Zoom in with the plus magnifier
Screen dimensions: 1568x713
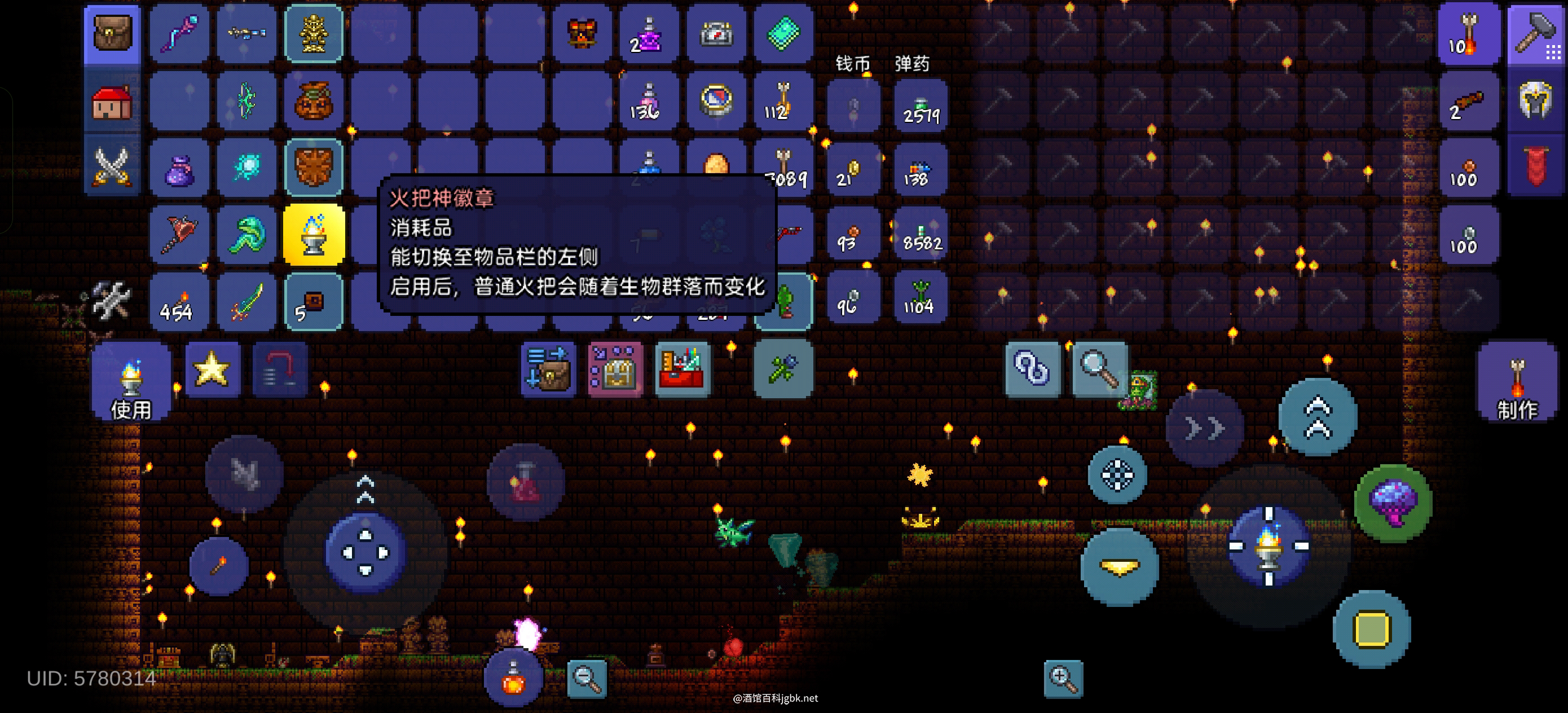(1063, 678)
